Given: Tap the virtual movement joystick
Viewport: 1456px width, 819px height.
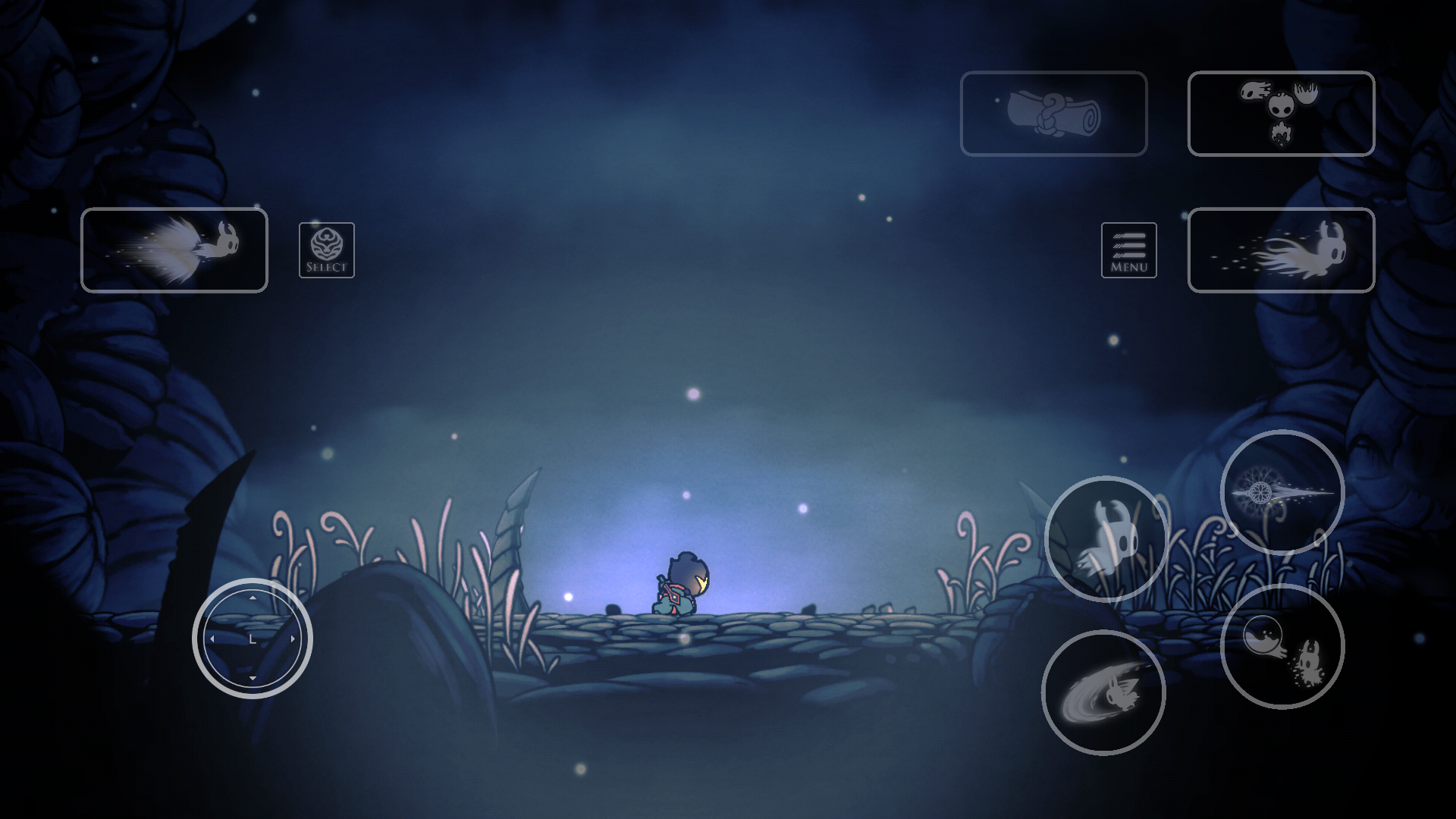Looking at the screenshot, I should [253, 639].
